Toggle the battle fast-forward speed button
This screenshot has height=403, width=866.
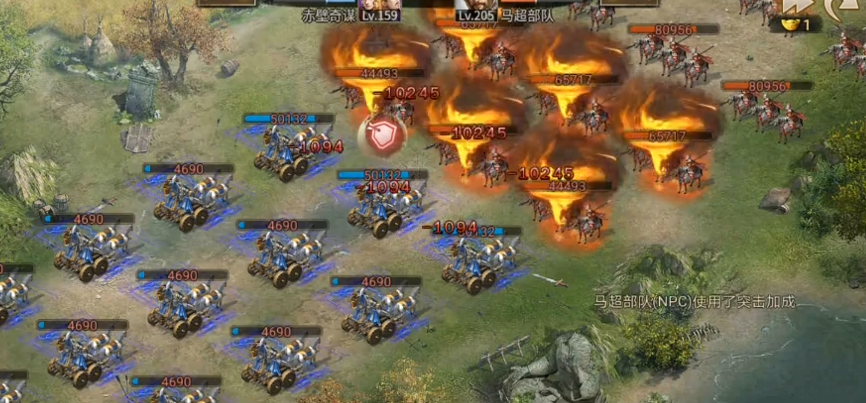pyautogui.click(x=796, y=9)
